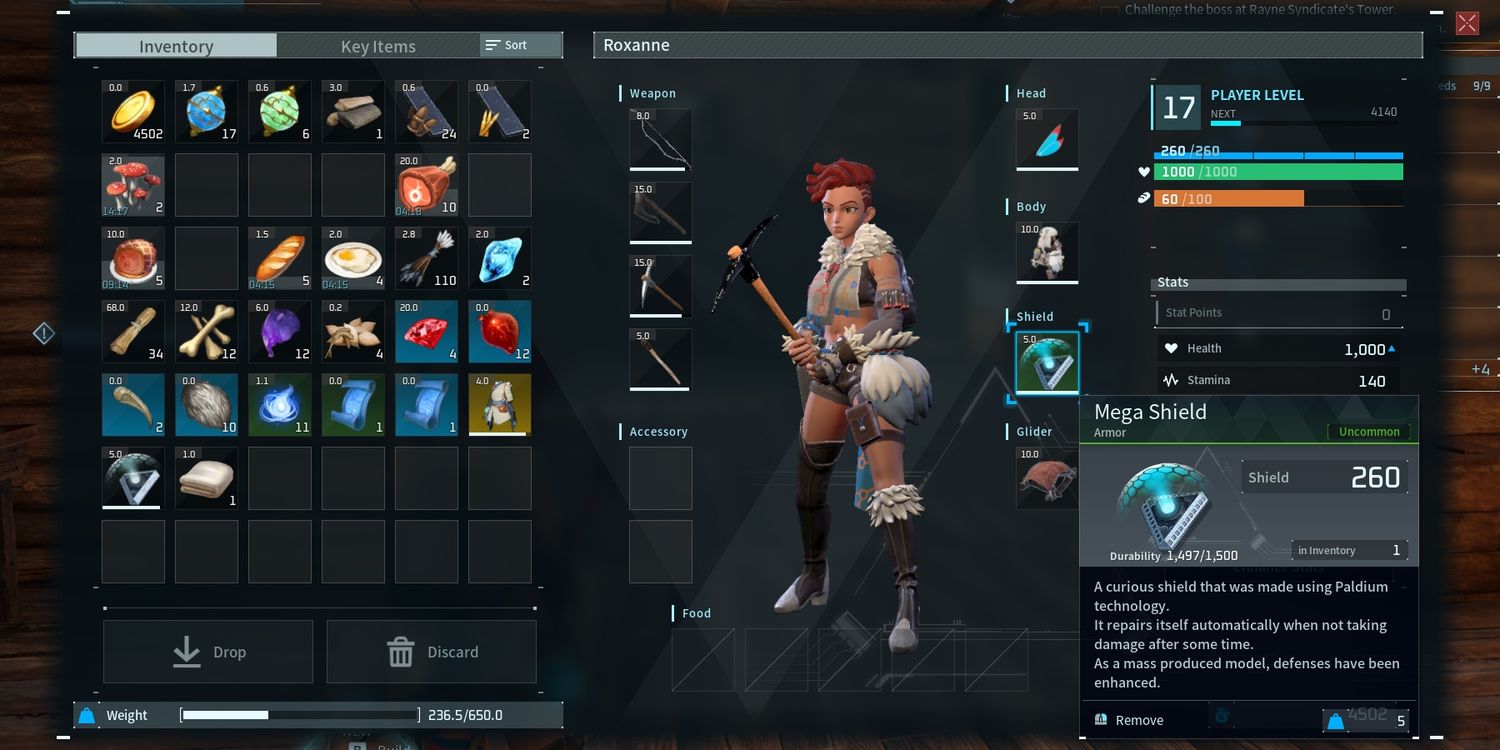Select the gold coin stack
The image size is (1500, 750).
coord(133,111)
